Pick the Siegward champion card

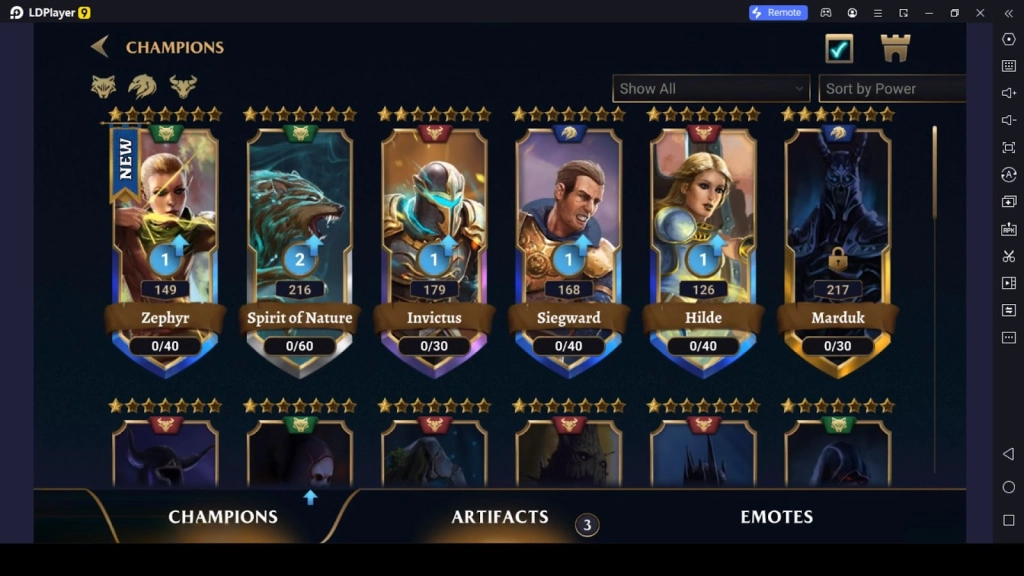(x=568, y=240)
